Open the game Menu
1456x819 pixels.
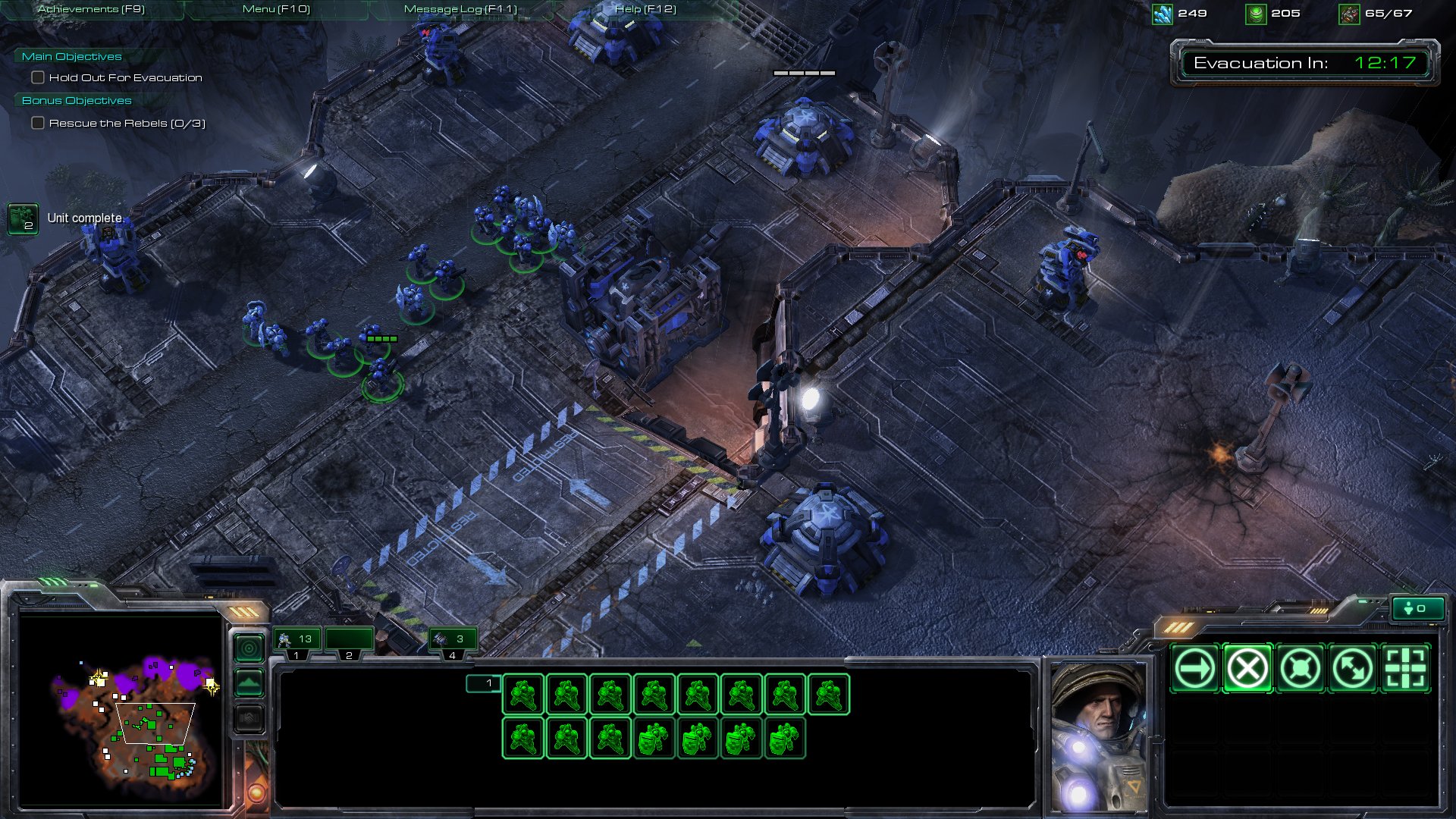(x=276, y=9)
